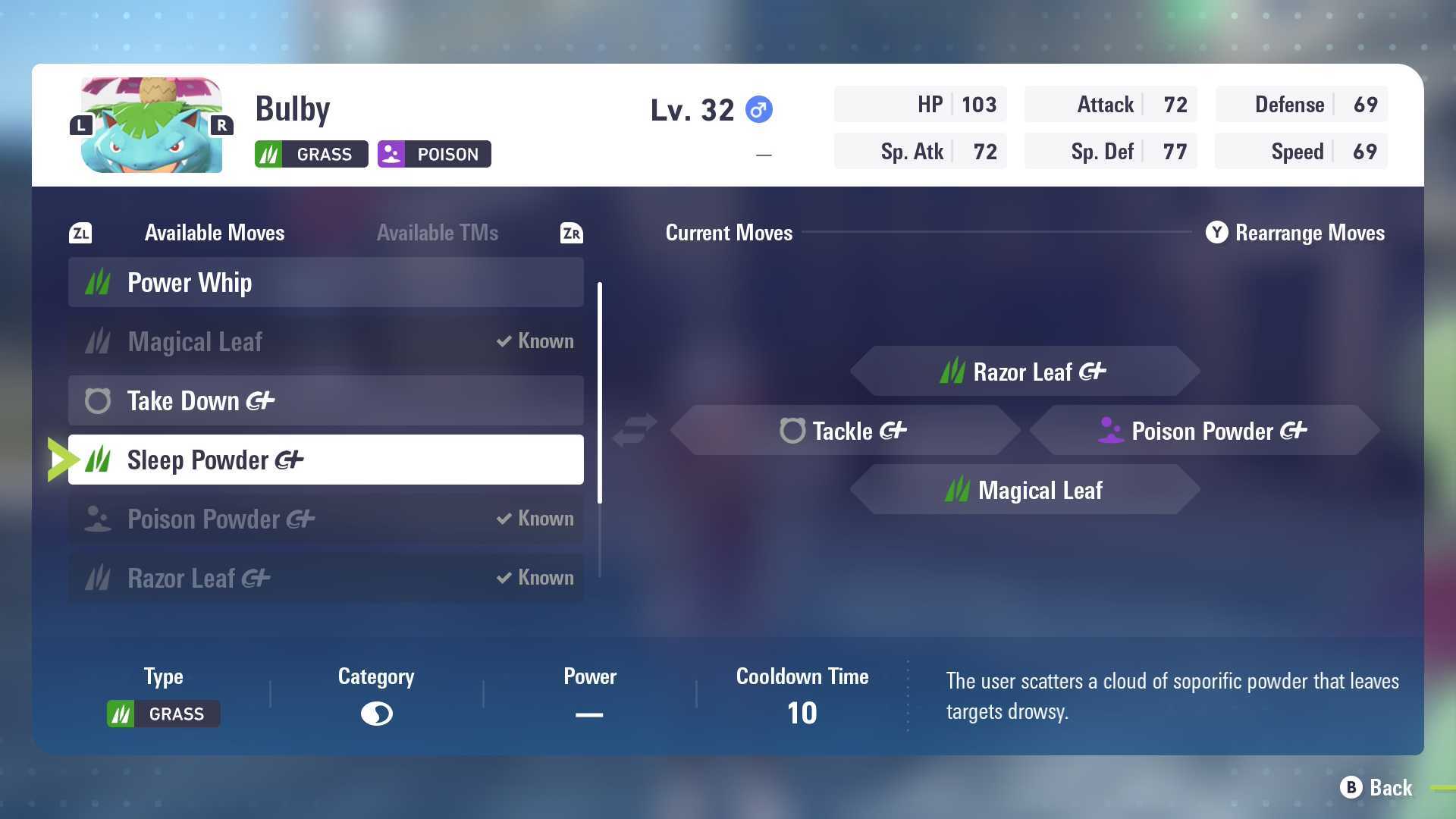
Task: Choose the known Razor Leaf row in the Available Moves list
Action: [325, 578]
